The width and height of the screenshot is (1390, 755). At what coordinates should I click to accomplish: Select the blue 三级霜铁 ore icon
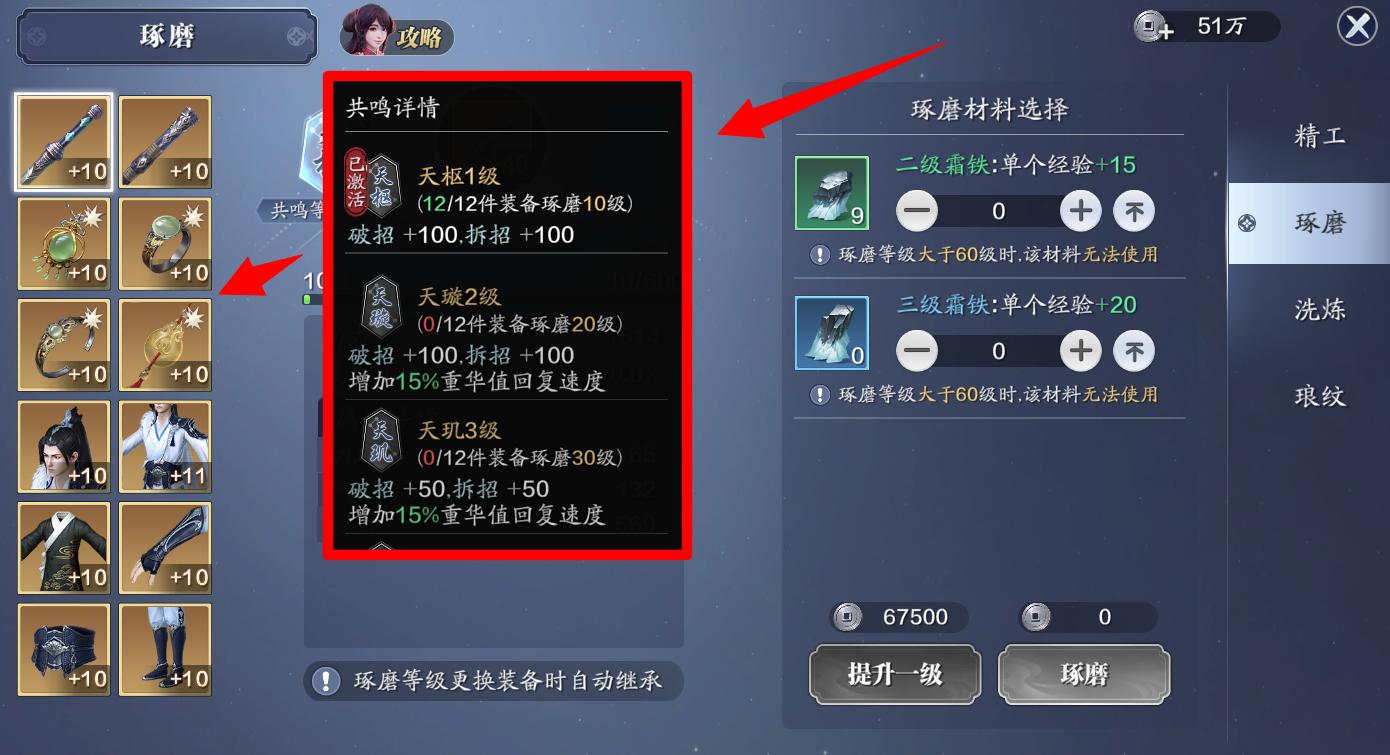(x=832, y=333)
